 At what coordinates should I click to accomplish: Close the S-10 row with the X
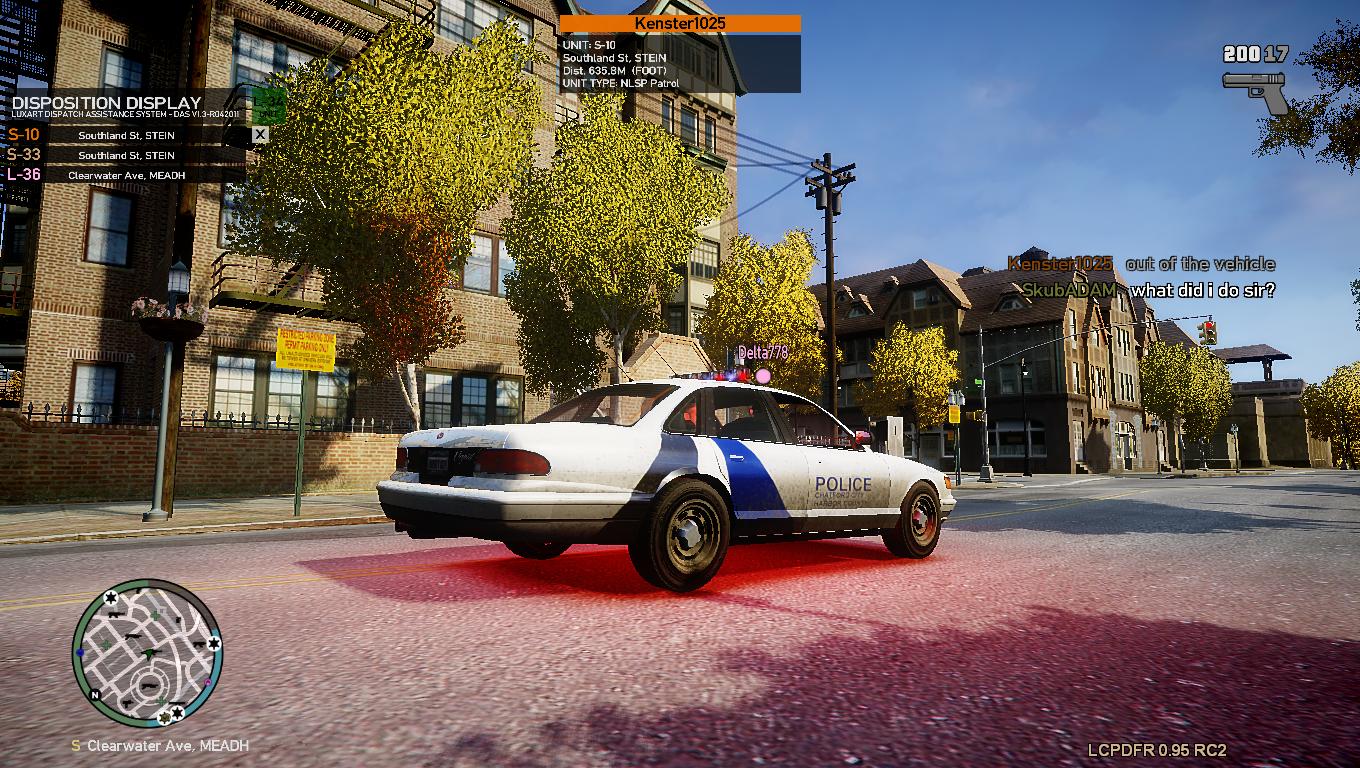(x=260, y=134)
